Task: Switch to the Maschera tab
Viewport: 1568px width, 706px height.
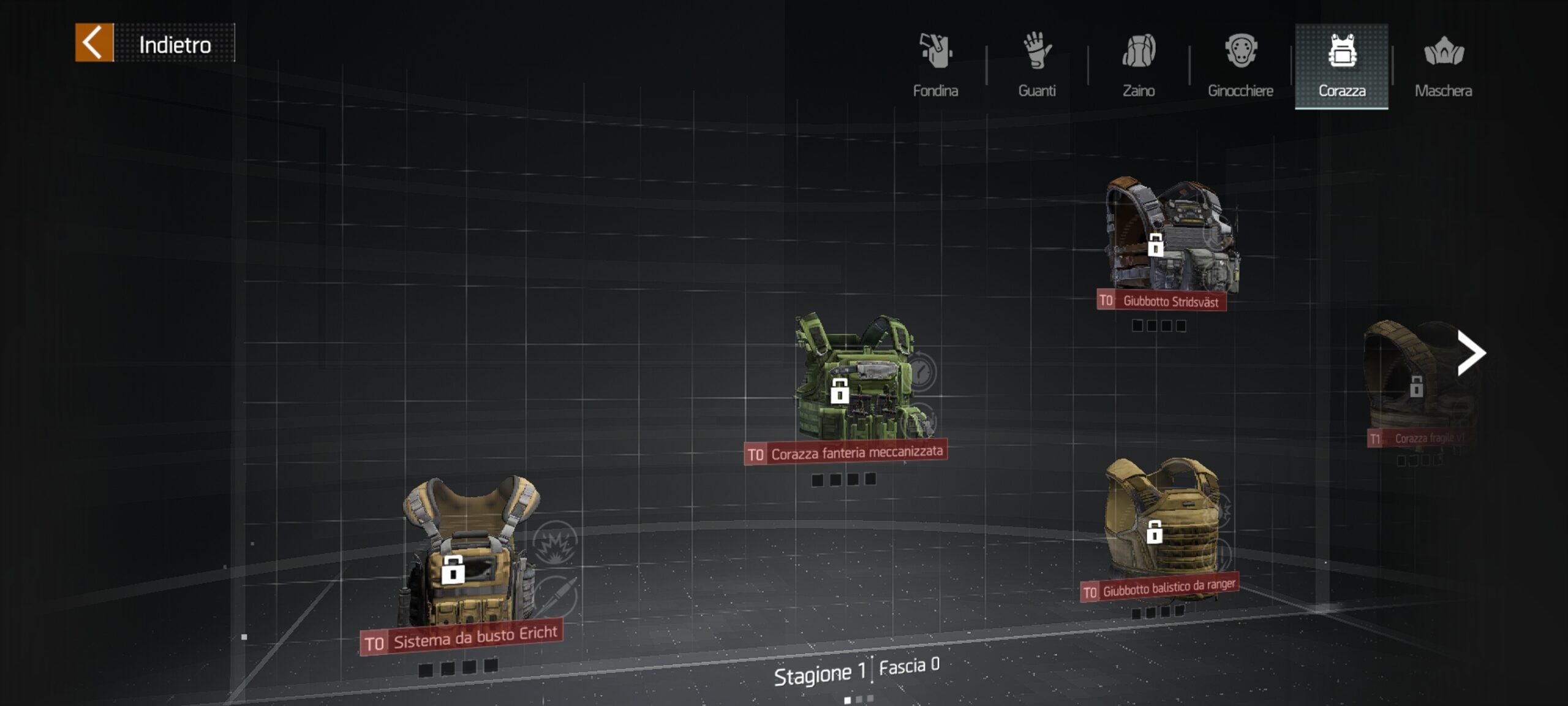Action: [1443, 66]
